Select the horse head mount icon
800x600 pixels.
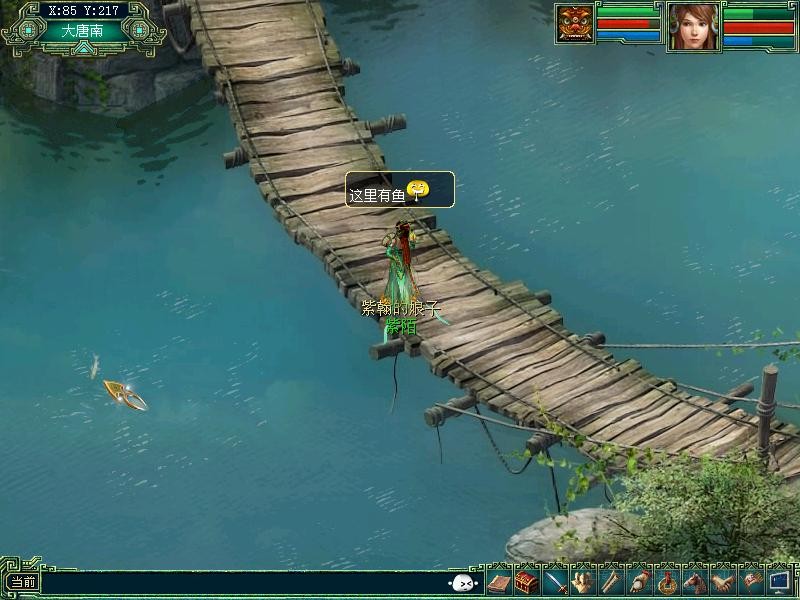pyautogui.click(x=693, y=581)
